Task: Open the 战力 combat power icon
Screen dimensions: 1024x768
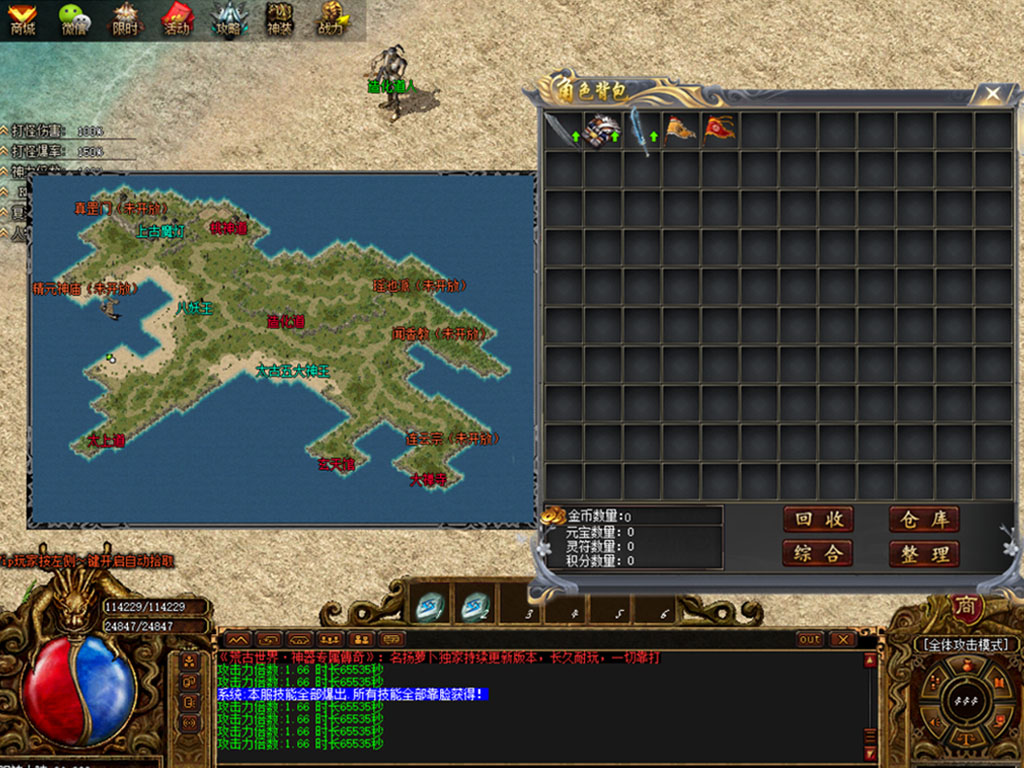Action: coord(331,19)
